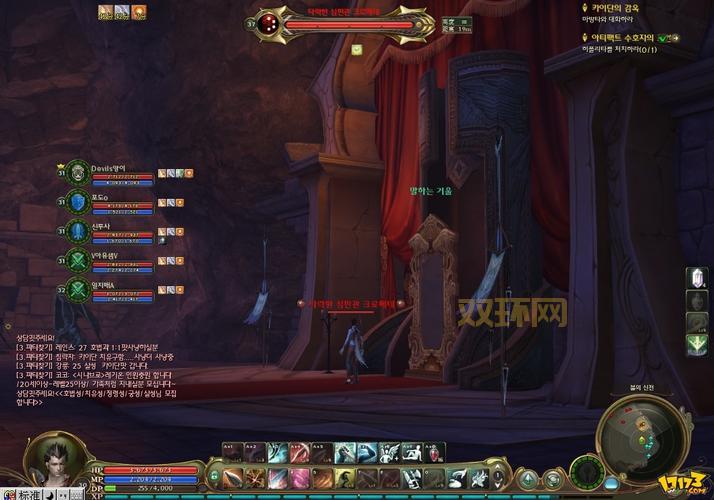
Task: Open the 카이단의 감옥 quest tracker entry
Action: click(x=615, y=7)
